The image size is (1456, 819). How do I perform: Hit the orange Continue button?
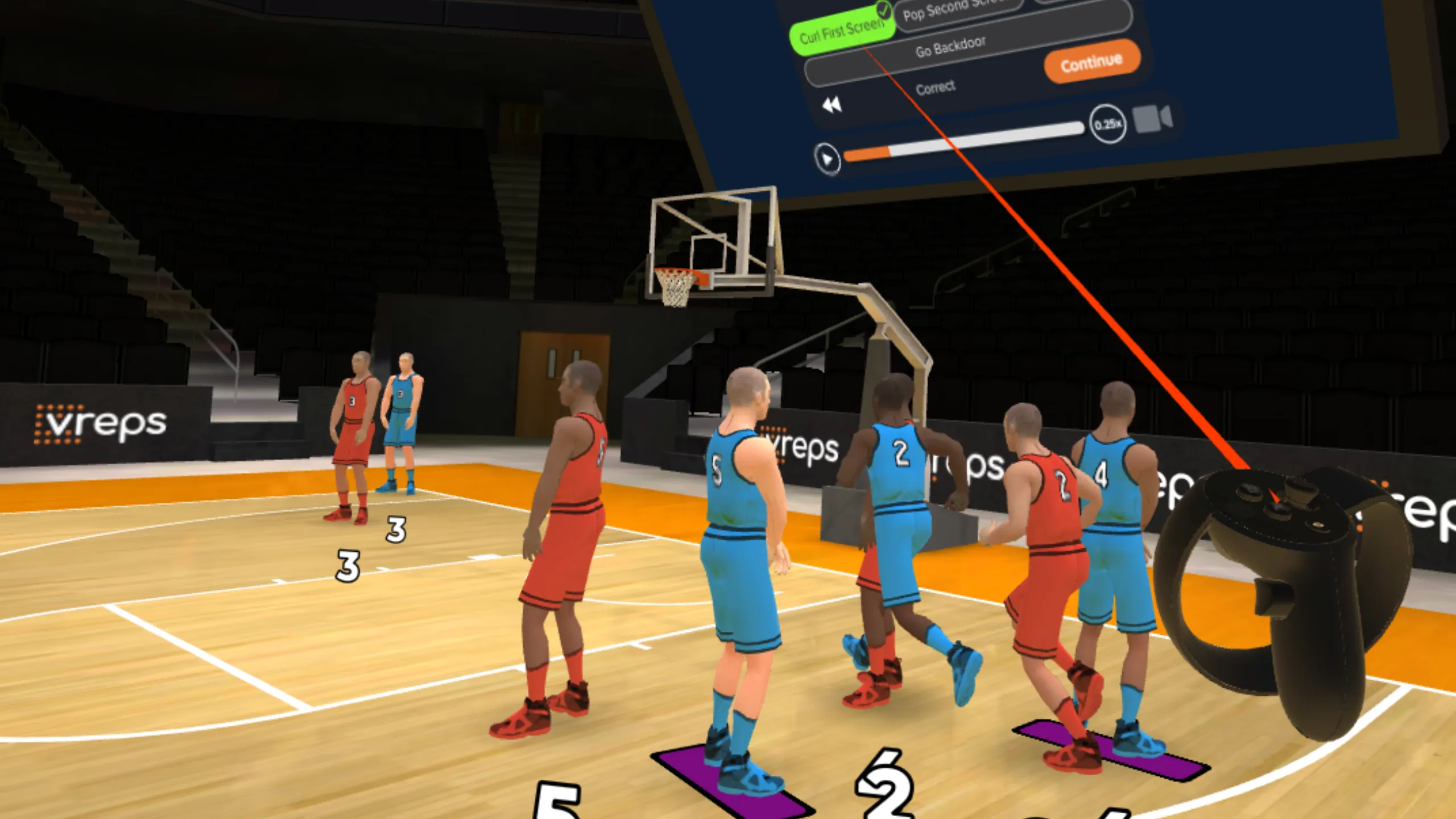coord(1091,62)
